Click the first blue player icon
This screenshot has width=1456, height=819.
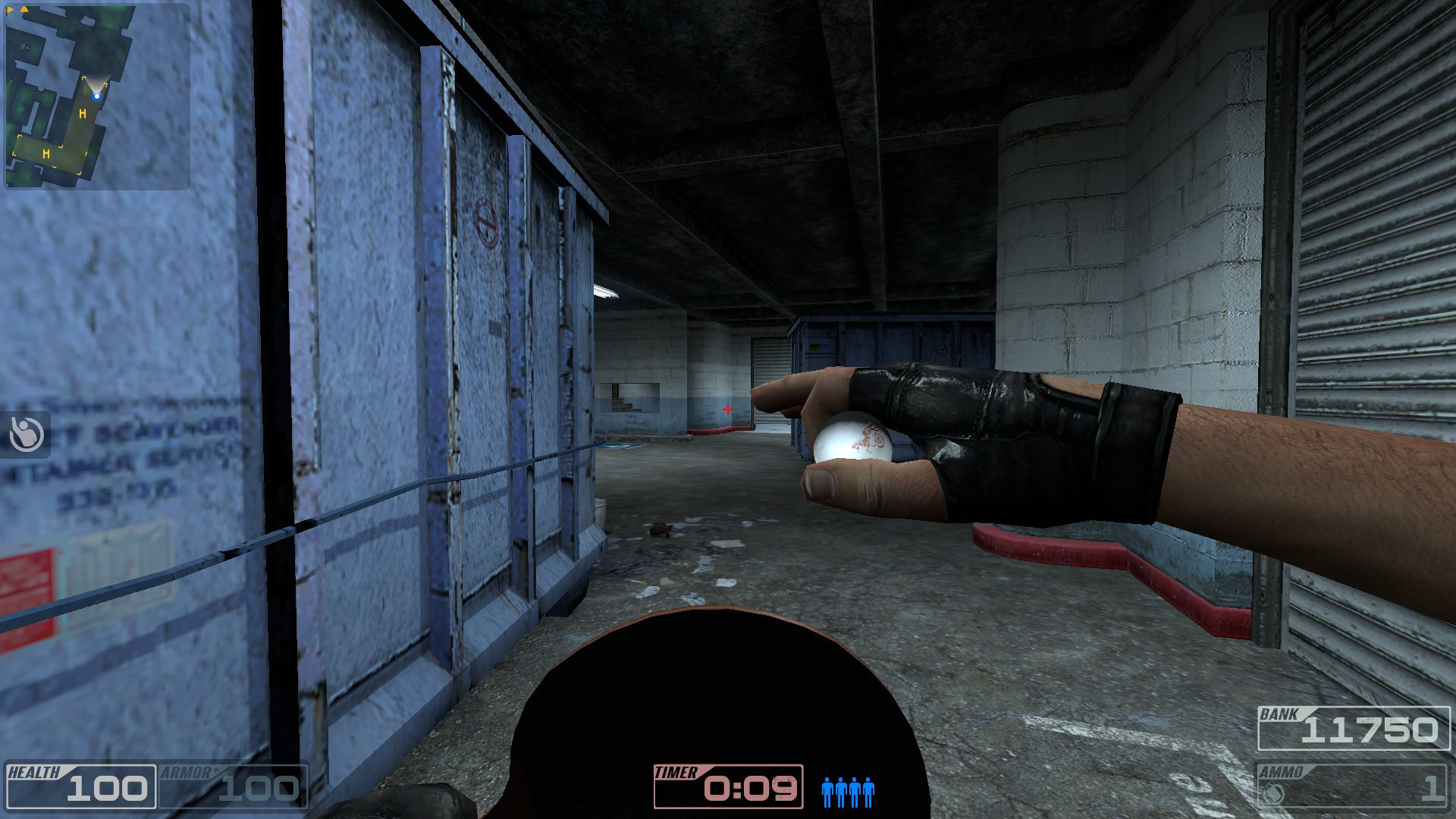click(x=826, y=791)
